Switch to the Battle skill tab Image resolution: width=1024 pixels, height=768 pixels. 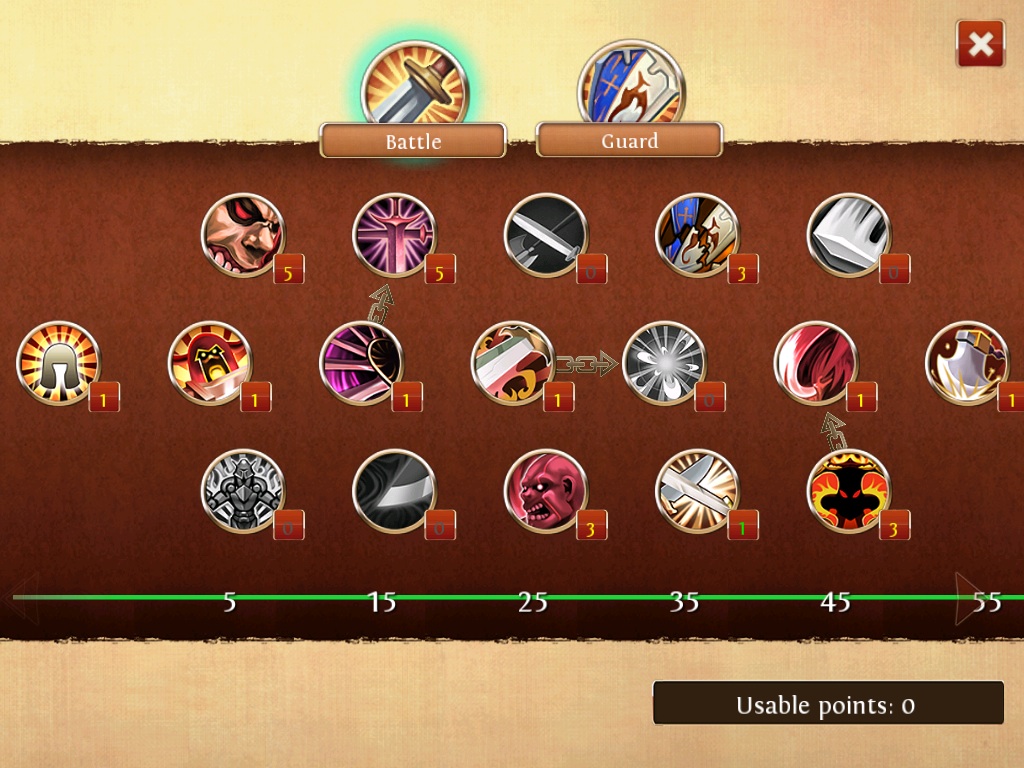click(x=413, y=140)
